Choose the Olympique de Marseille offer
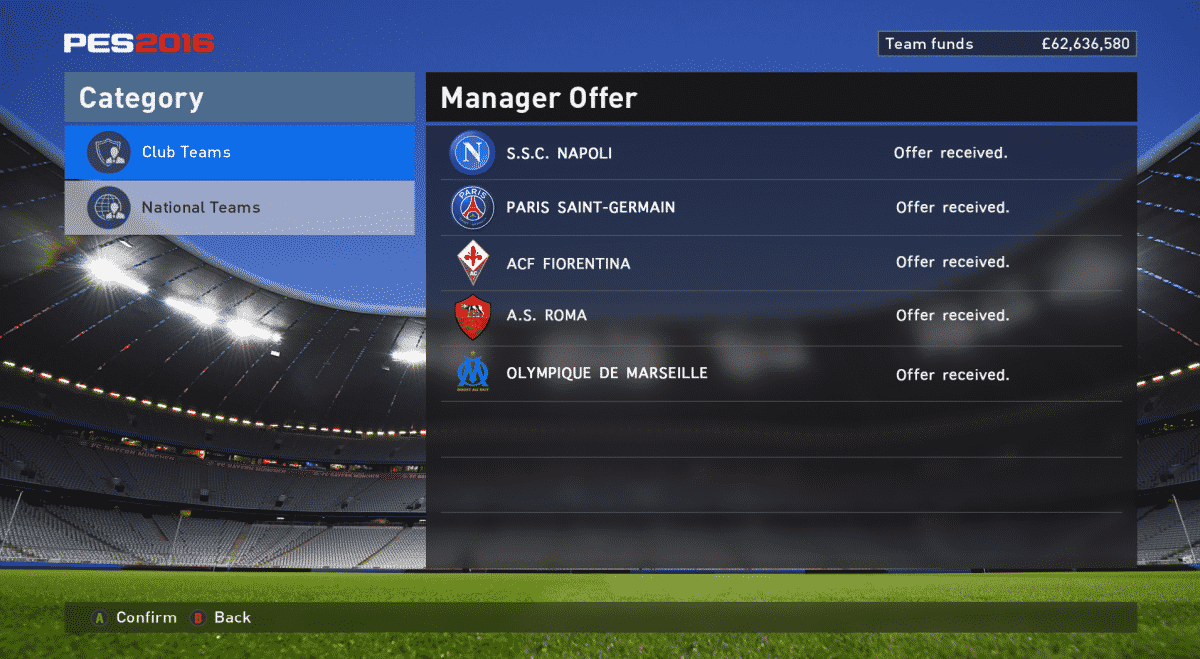Image resolution: width=1200 pixels, height=659 pixels. 780,374
